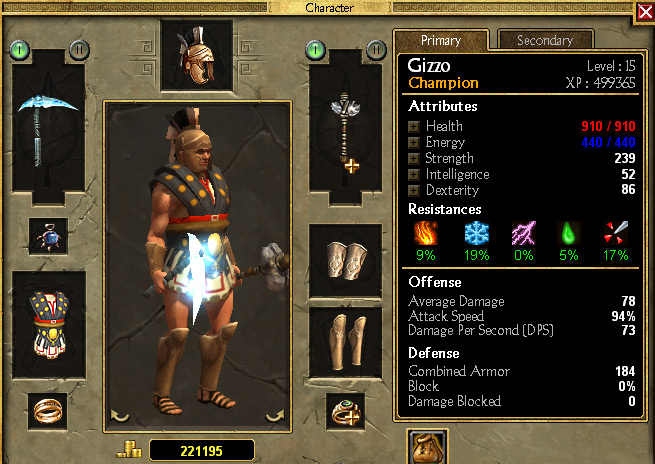Select the Primary stats tab
This screenshot has height=464, width=655.
point(440,40)
